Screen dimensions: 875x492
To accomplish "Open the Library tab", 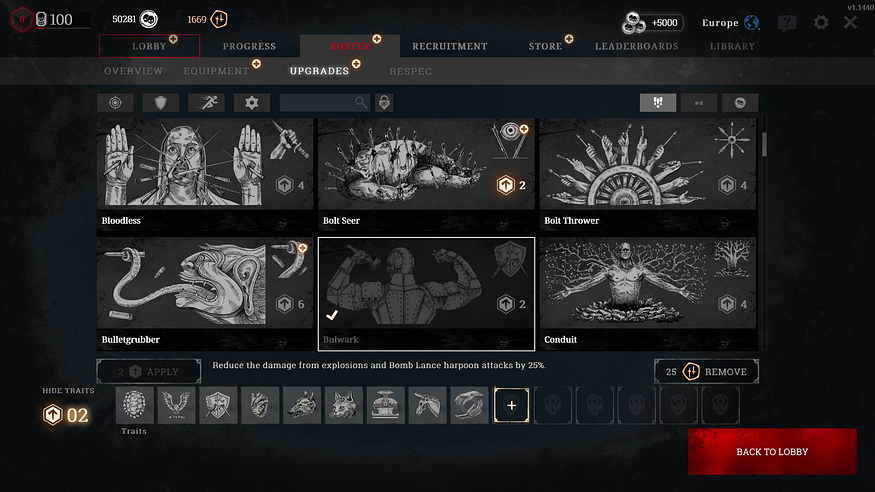I will (732, 46).
